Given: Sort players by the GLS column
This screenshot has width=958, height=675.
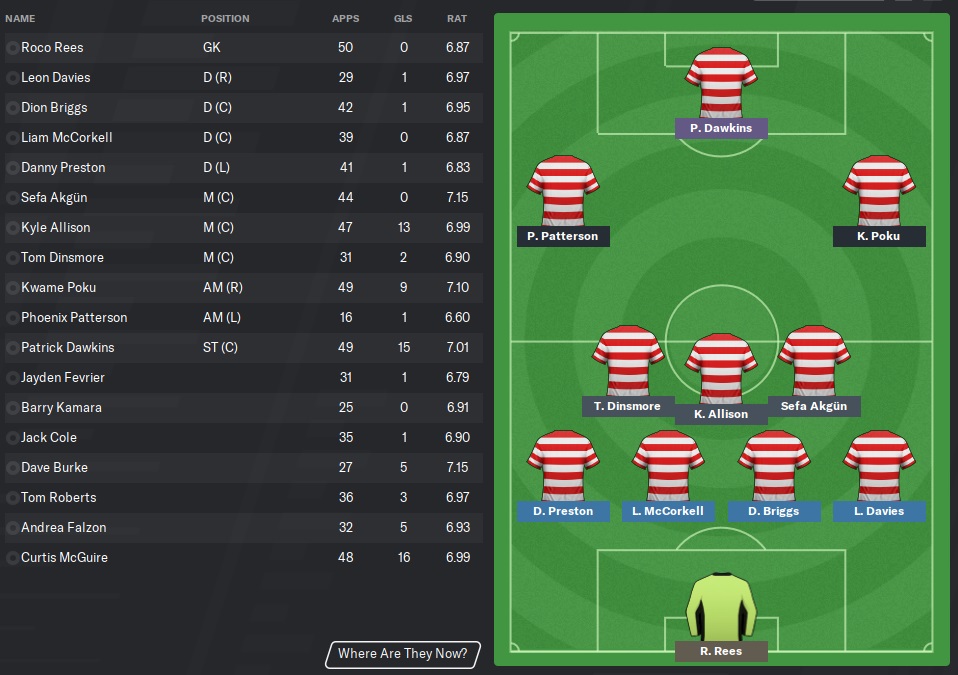Looking at the screenshot, I should pyautogui.click(x=403, y=19).
